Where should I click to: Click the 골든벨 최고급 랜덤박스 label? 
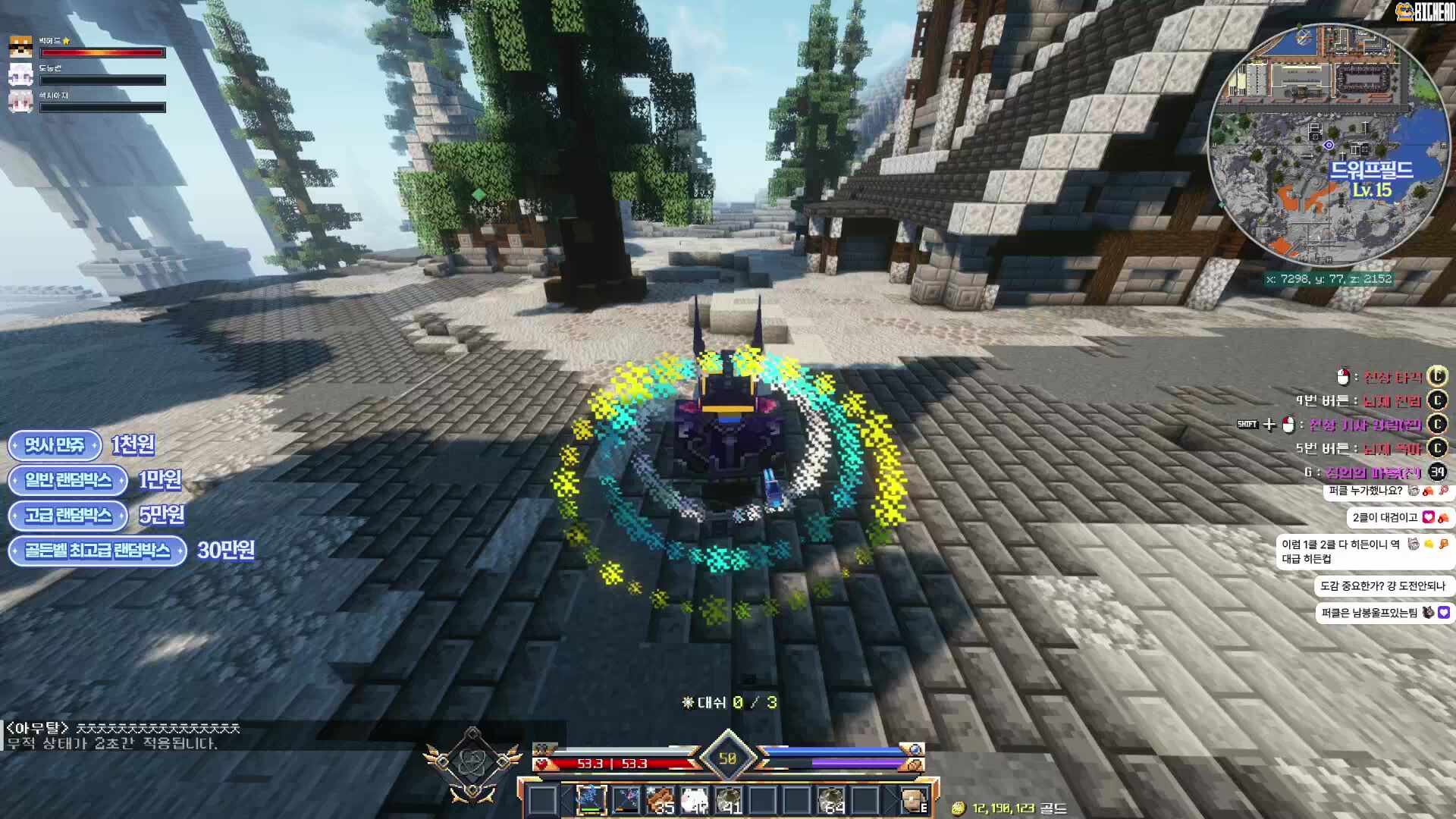[x=97, y=551]
